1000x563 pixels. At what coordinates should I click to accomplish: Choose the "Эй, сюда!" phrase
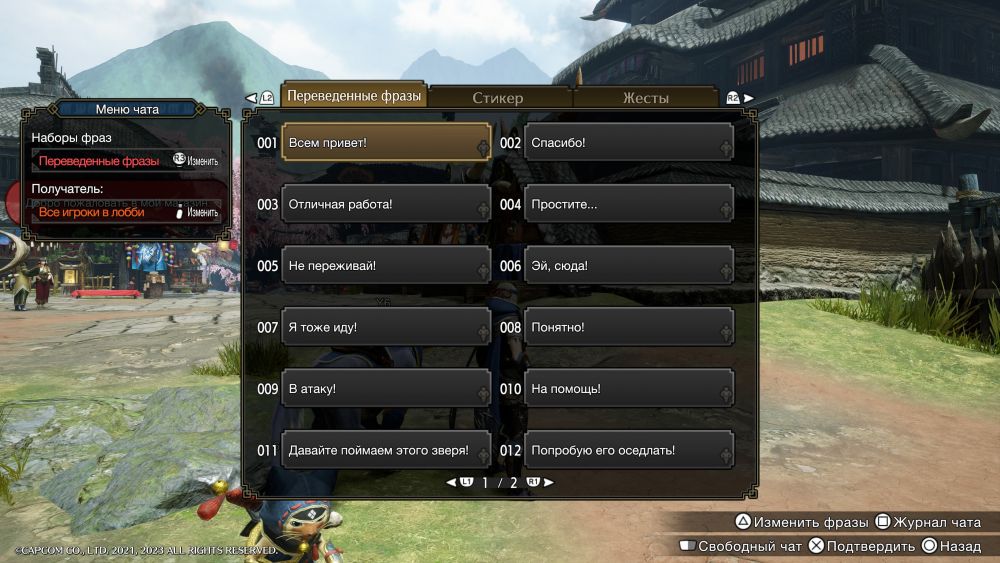[x=628, y=266]
